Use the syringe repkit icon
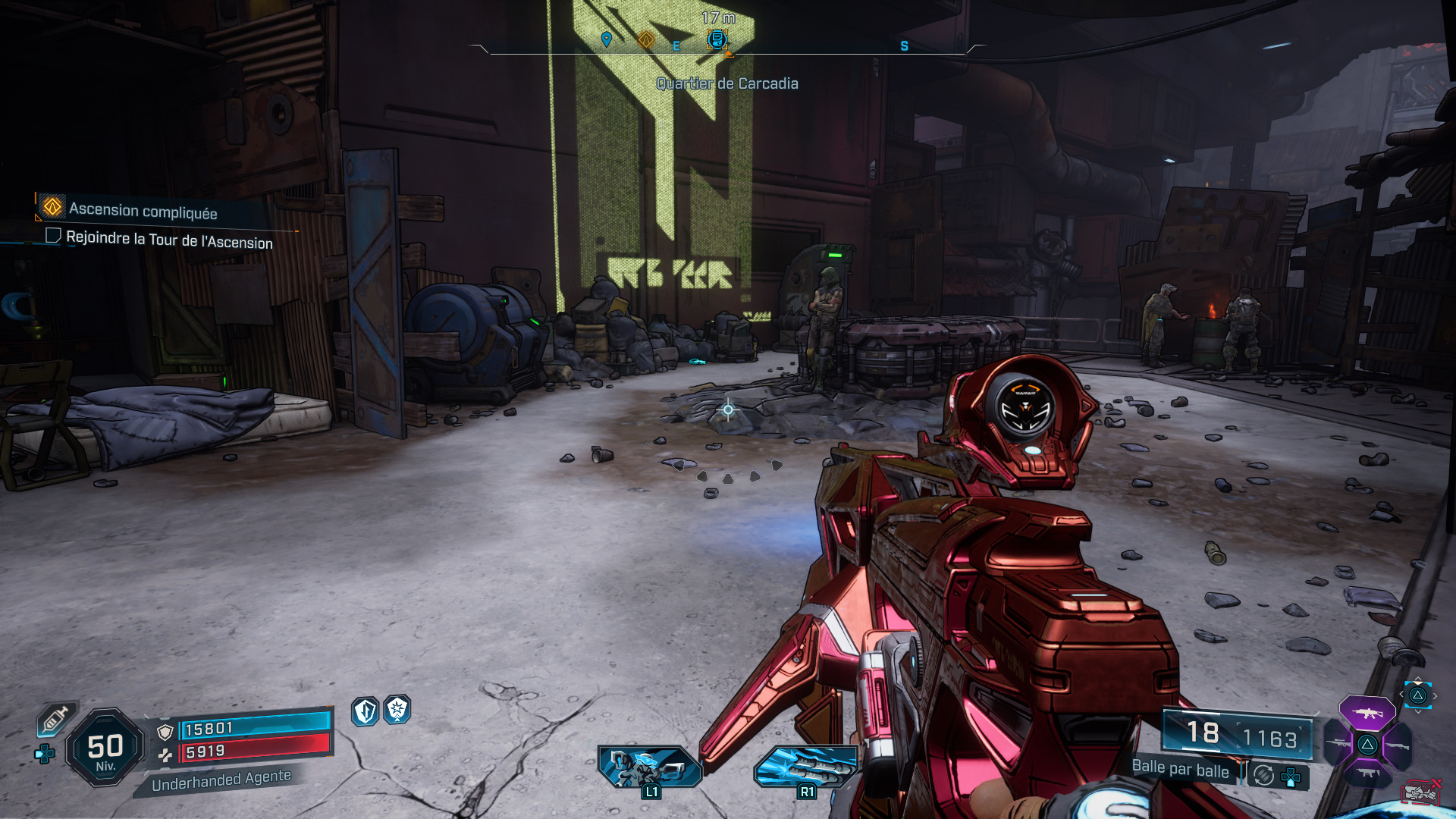The image size is (1456, 819). tap(56, 719)
